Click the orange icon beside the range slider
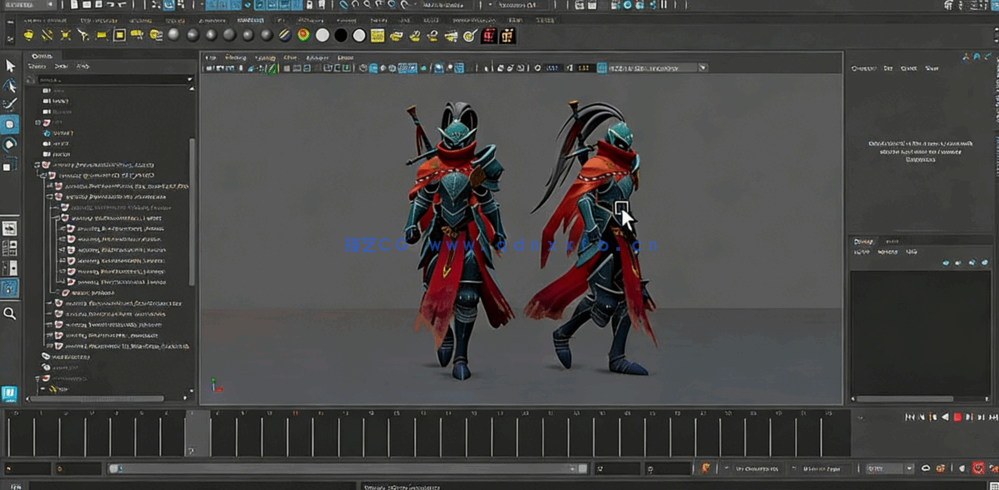 pos(706,468)
